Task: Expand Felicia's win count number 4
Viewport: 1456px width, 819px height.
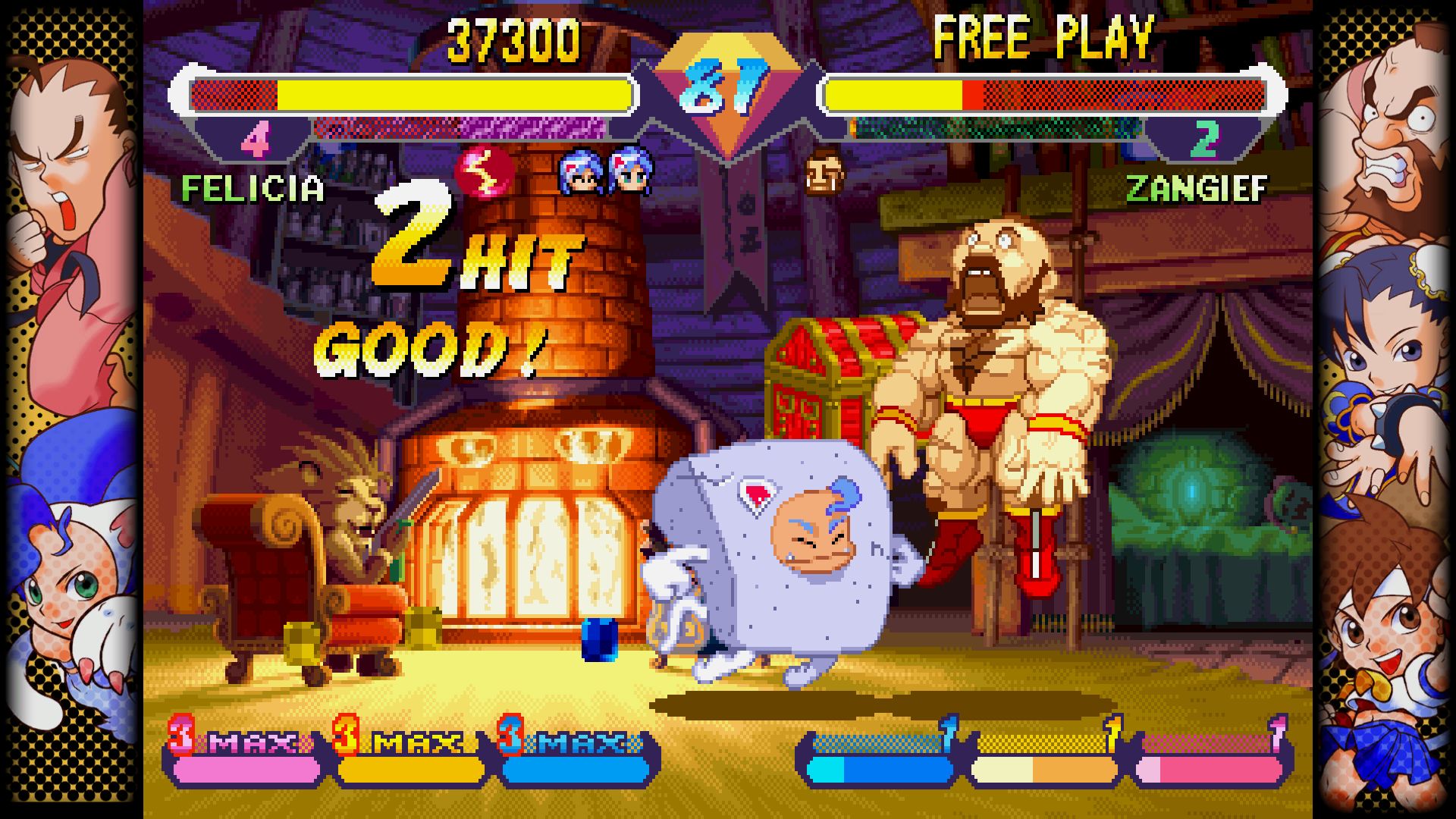Action: [256, 139]
